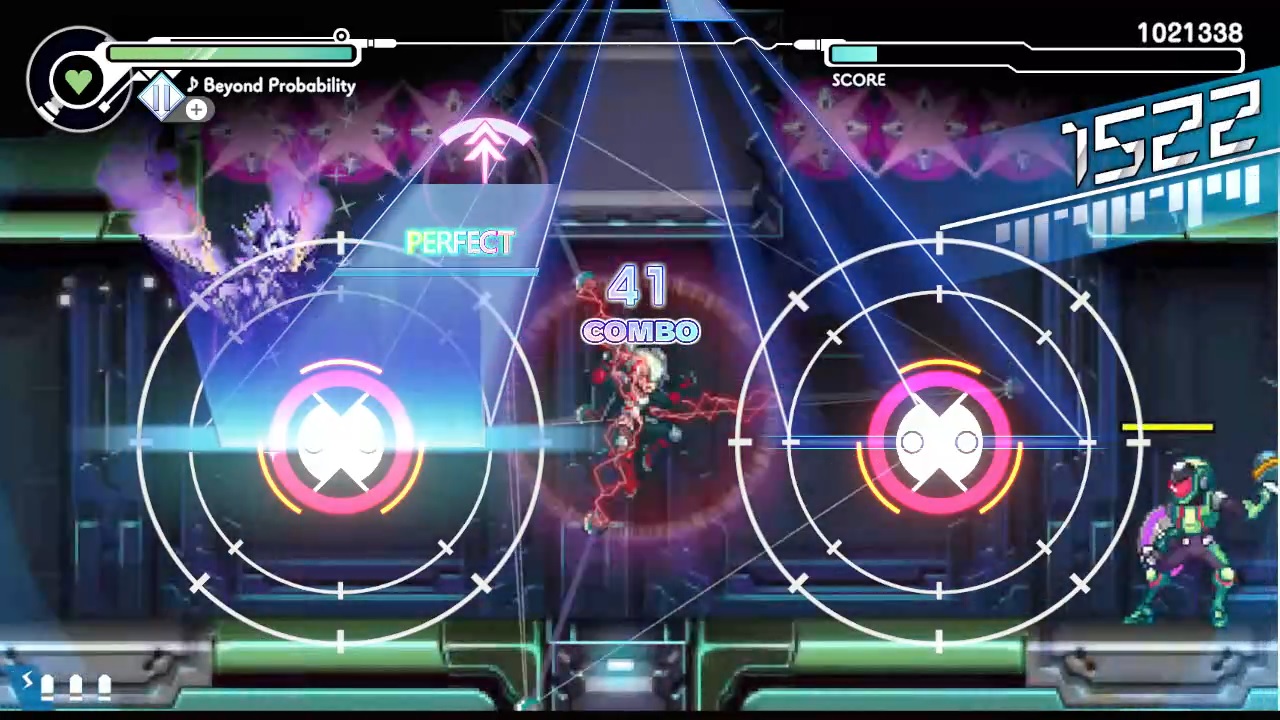Click the diamond pause icon near song title

tap(162, 93)
